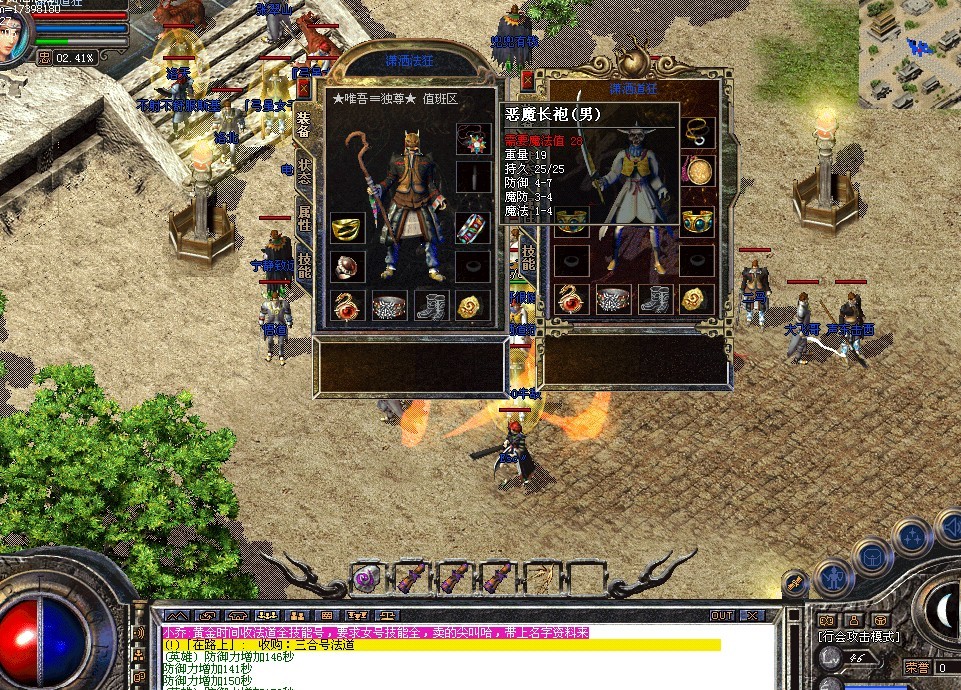Viewport: 961px width, 690px height.
Task: Click 潇洒法狂's jeweled bracelet slot
Action: click(x=474, y=229)
